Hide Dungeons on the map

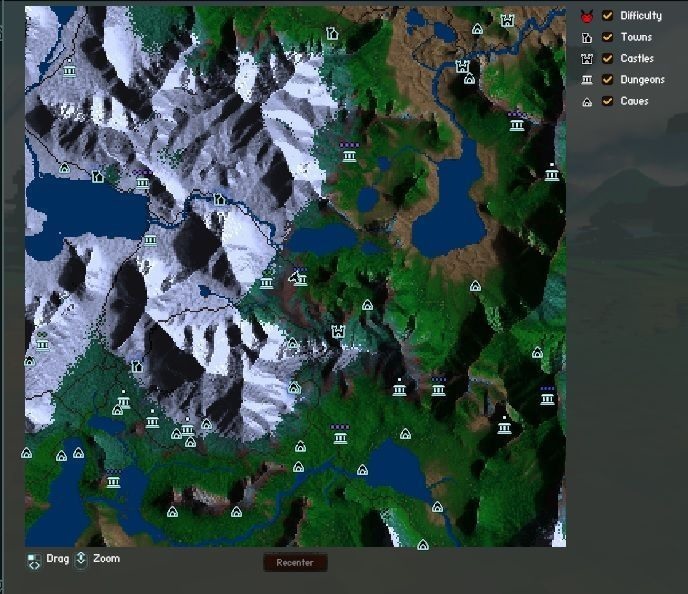[607, 80]
